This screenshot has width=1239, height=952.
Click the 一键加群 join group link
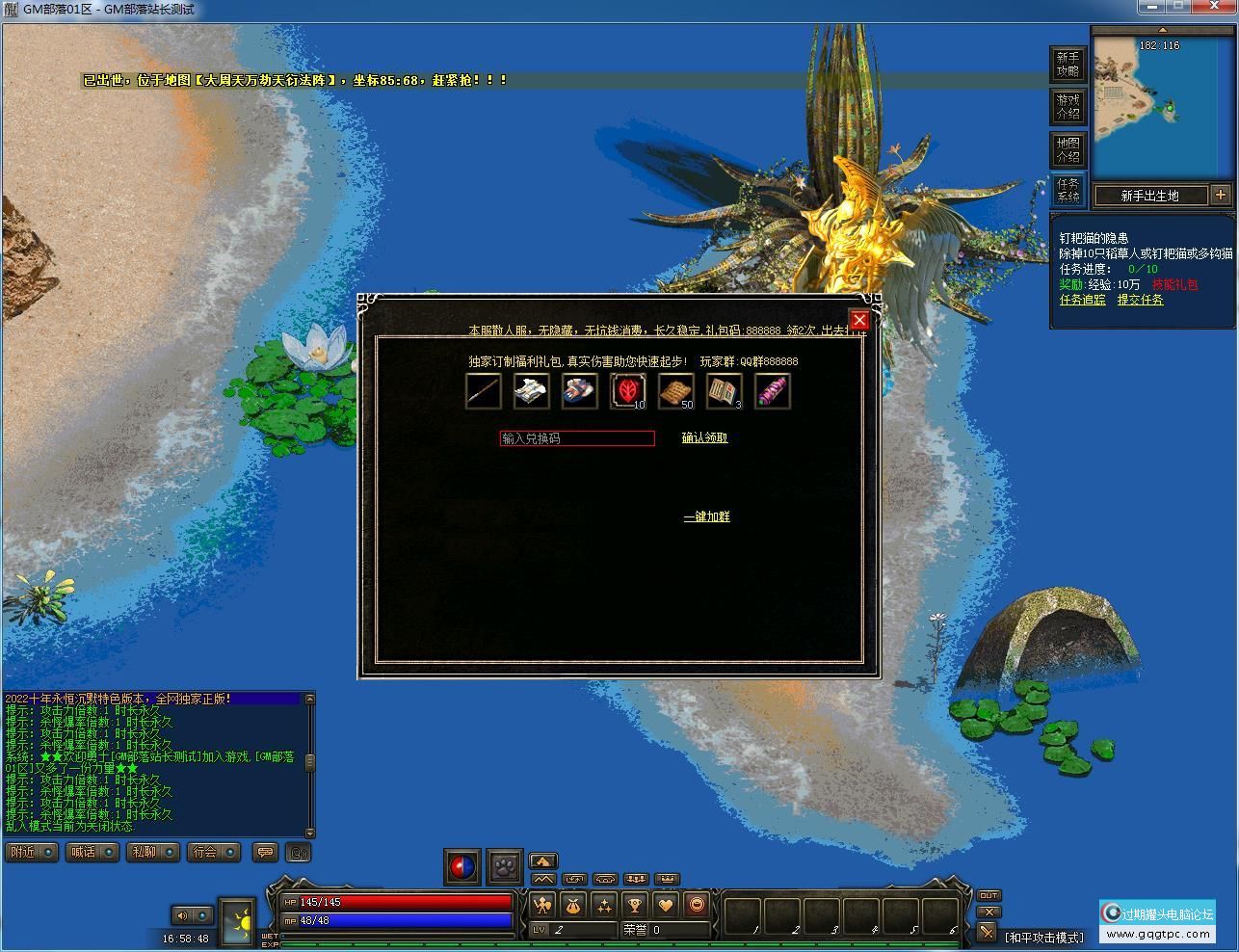706,516
